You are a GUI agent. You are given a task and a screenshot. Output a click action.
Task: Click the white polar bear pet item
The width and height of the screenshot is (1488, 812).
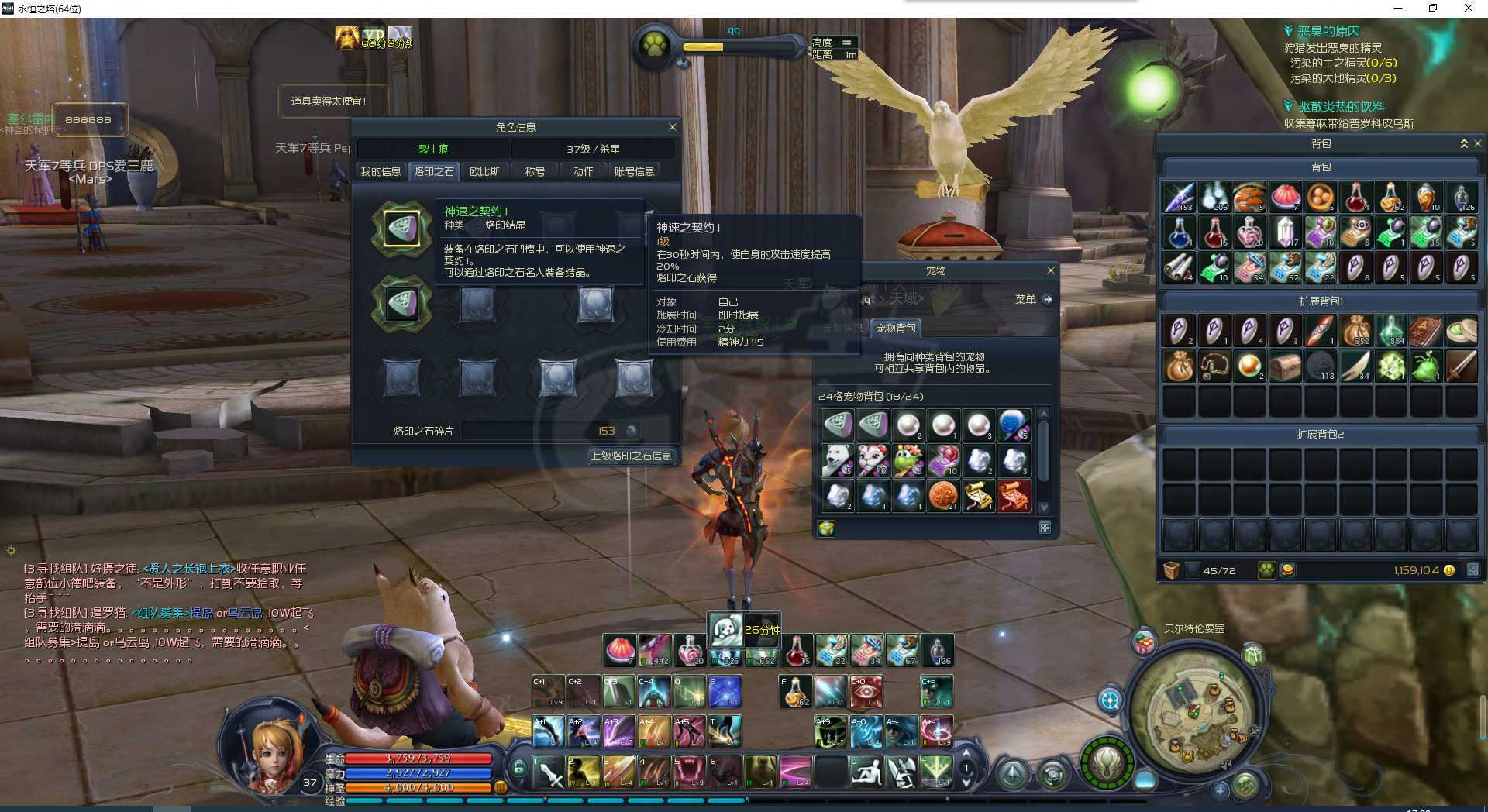[837, 460]
